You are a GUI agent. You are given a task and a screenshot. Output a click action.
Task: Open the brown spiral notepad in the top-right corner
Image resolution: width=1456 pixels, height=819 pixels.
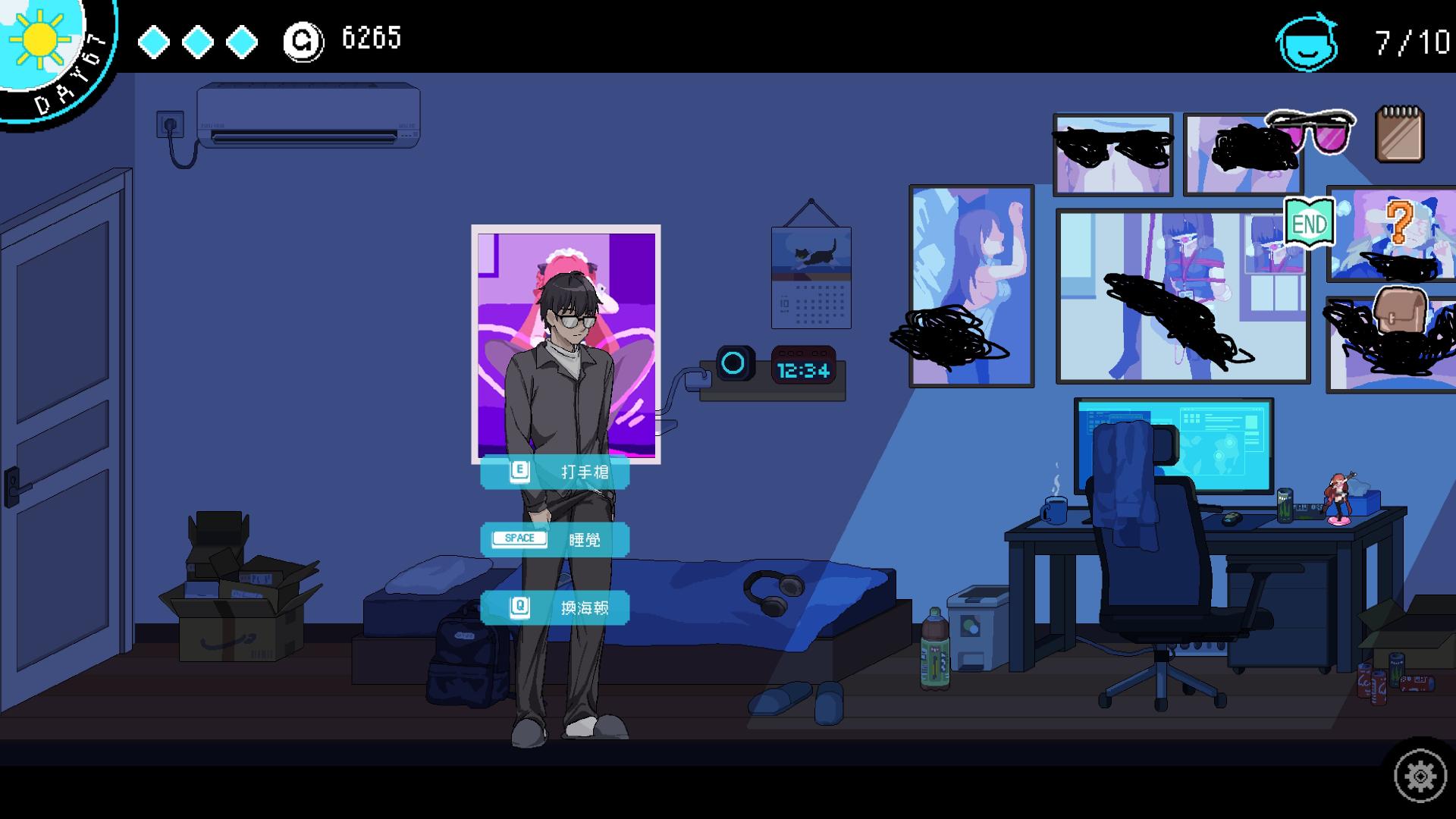[1399, 135]
